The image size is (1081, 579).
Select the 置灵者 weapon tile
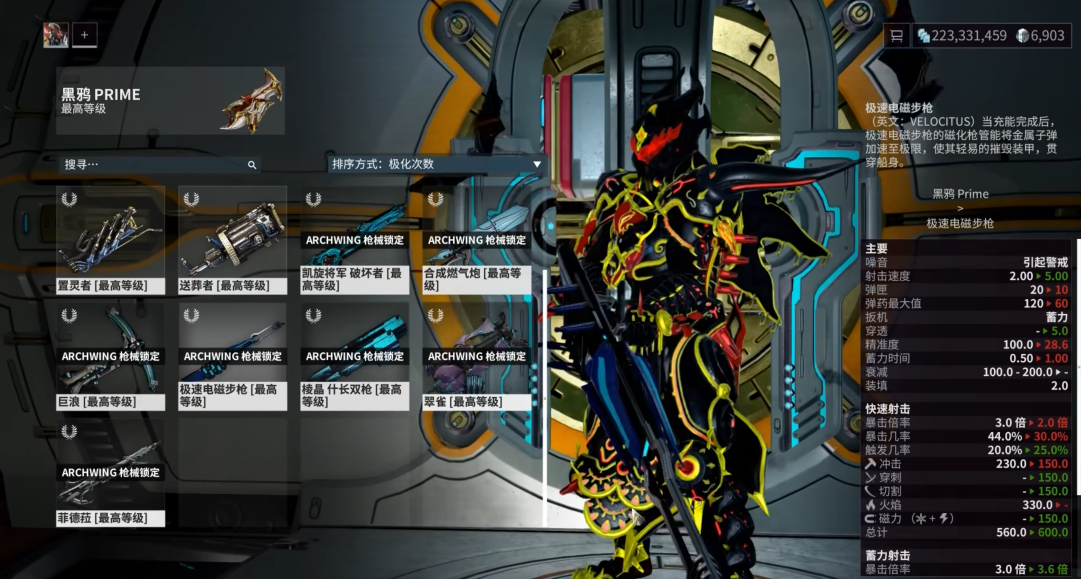coord(110,240)
